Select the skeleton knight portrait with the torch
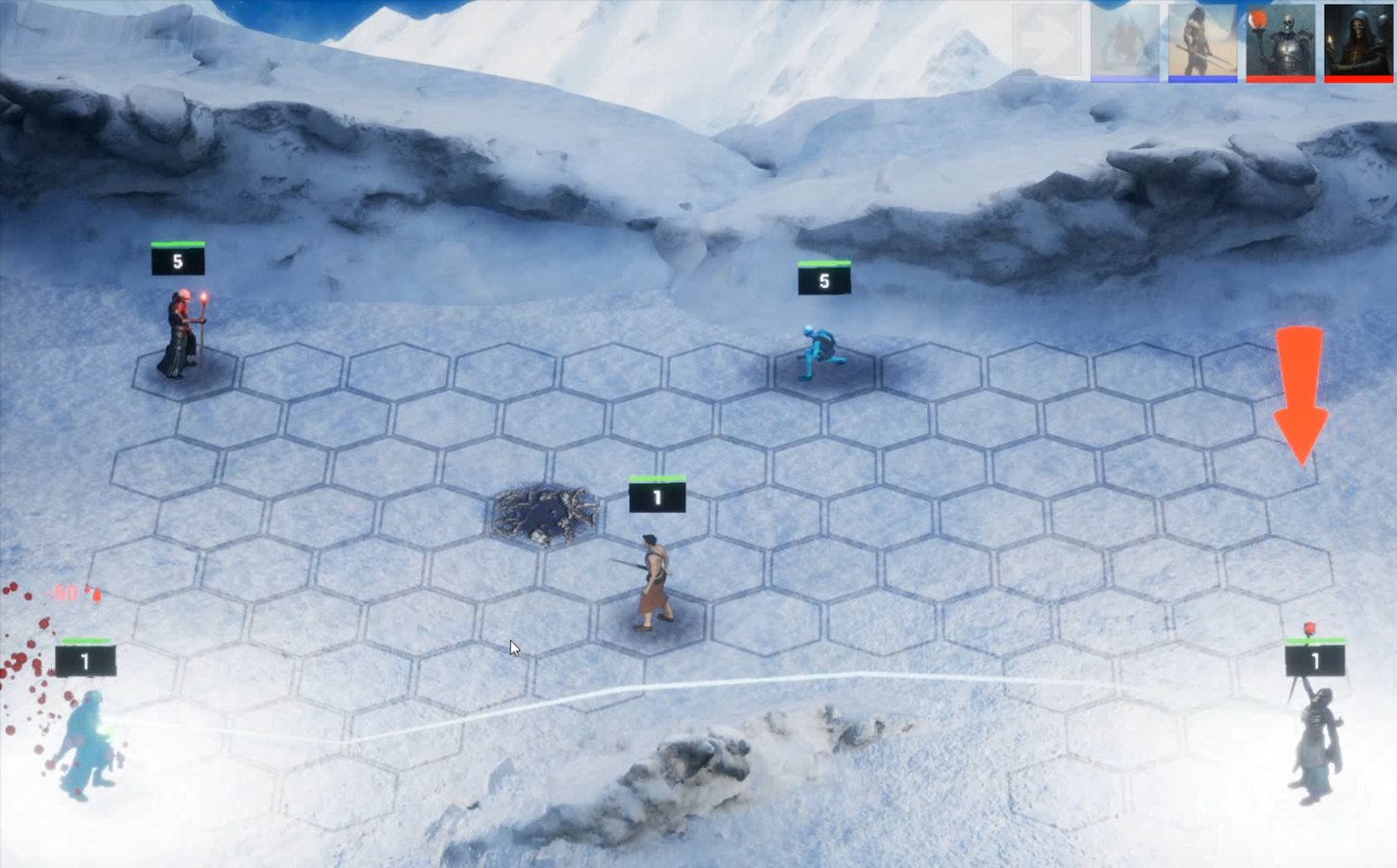 (1281, 40)
